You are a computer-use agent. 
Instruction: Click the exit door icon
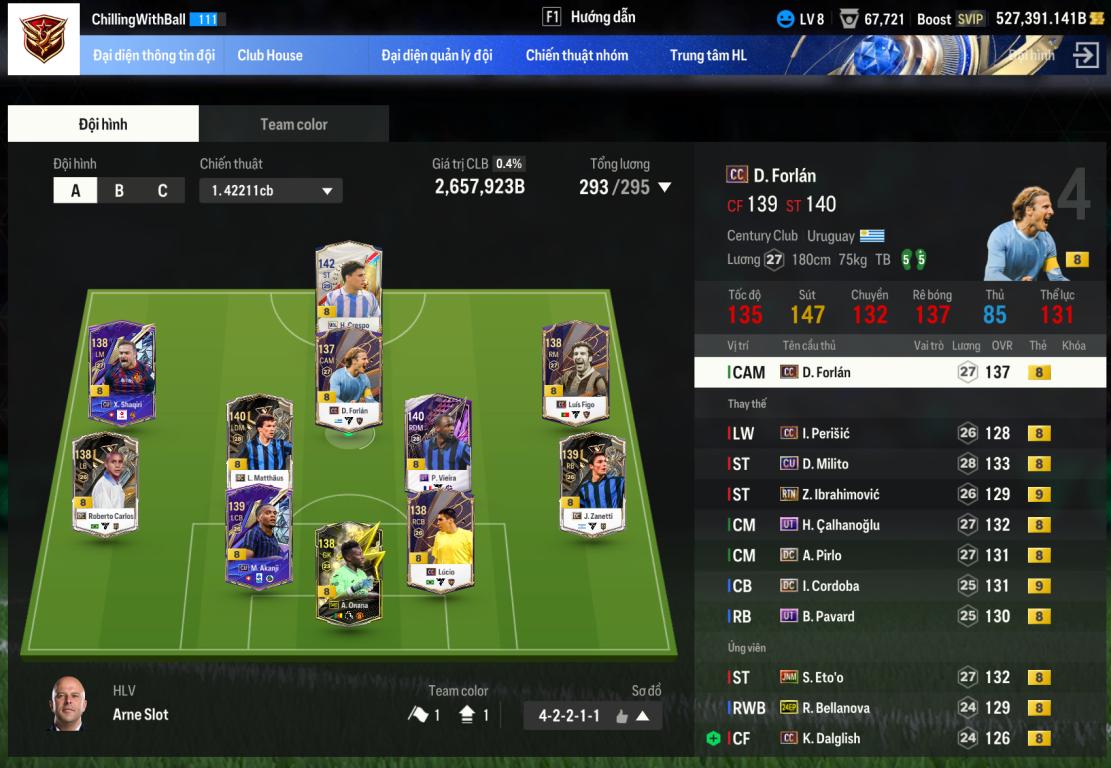tap(1086, 55)
